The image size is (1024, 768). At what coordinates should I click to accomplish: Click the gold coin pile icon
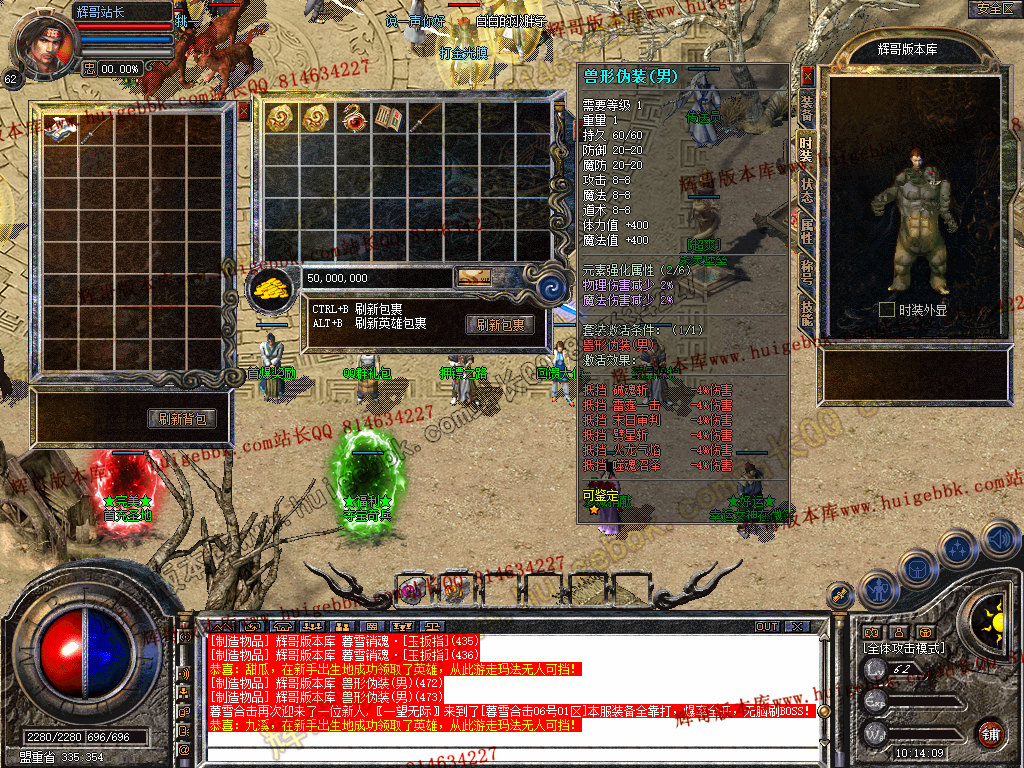pyautogui.click(x=270, y=287)
